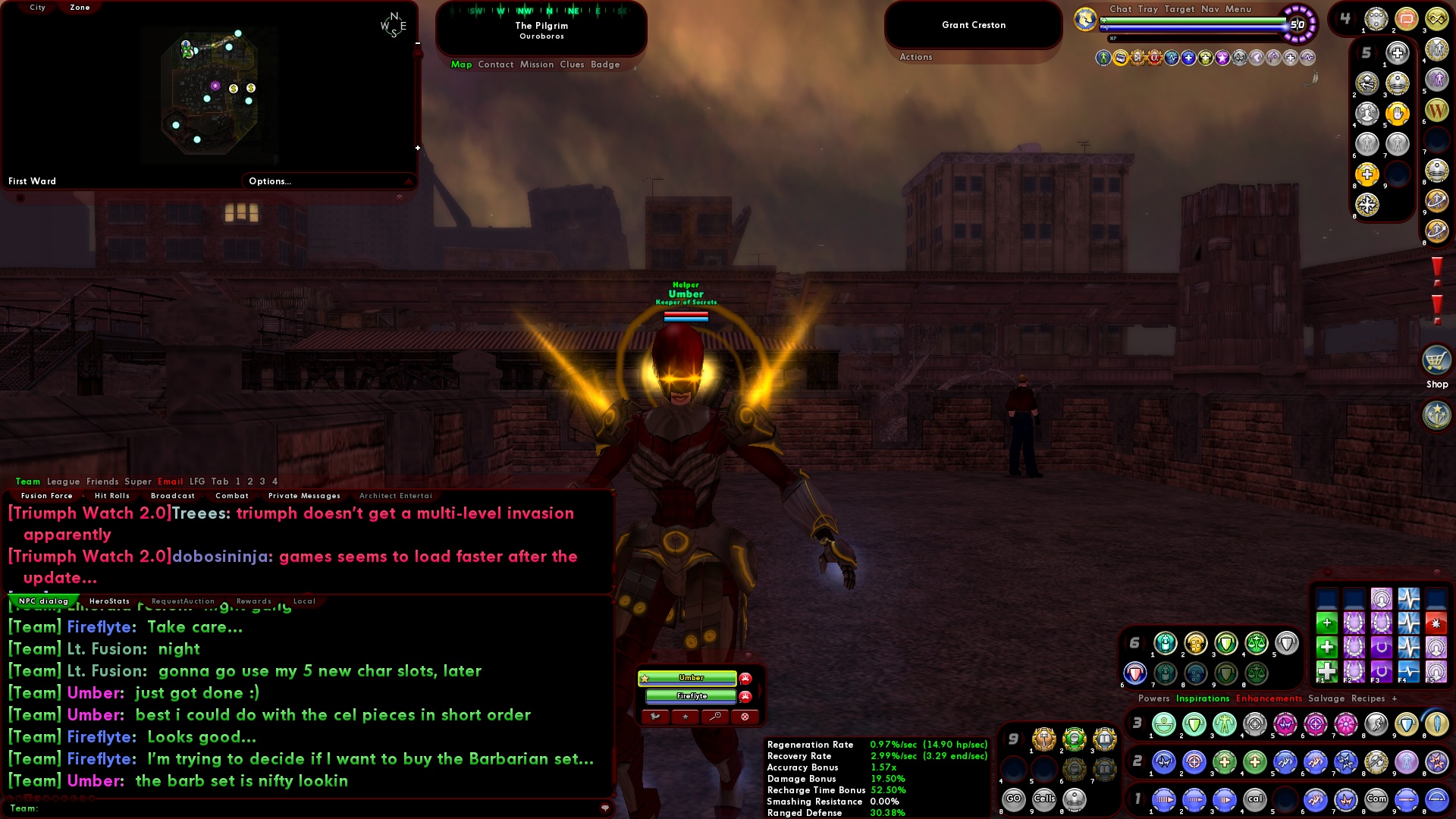This screenshot has height=819, width=1456.
Task: Activate the Cells macro button
Action: pyautogui.click(x=1044, y=799)
